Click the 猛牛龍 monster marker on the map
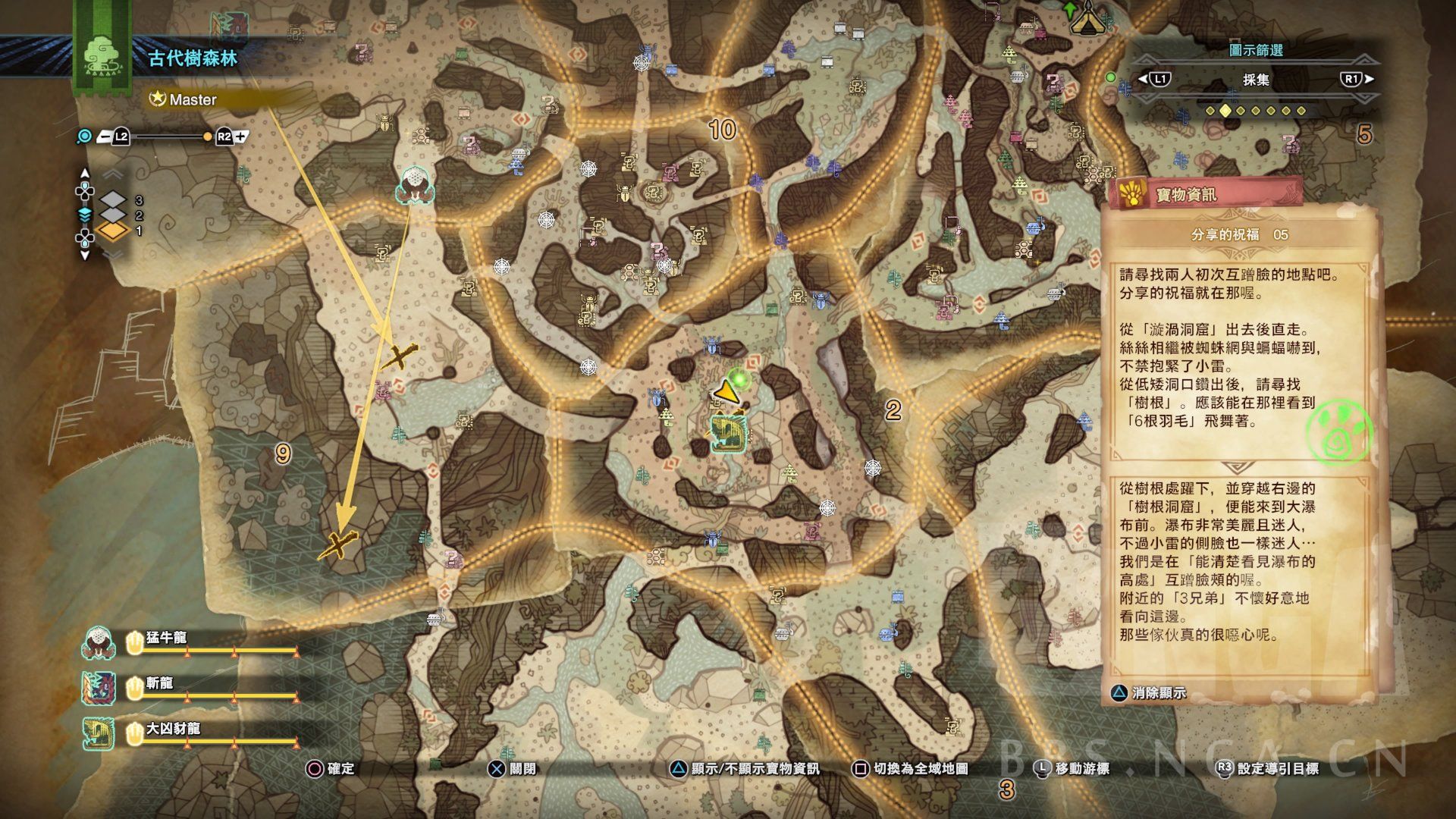Viewport: 1456px width, 819px height. [415, 186]
